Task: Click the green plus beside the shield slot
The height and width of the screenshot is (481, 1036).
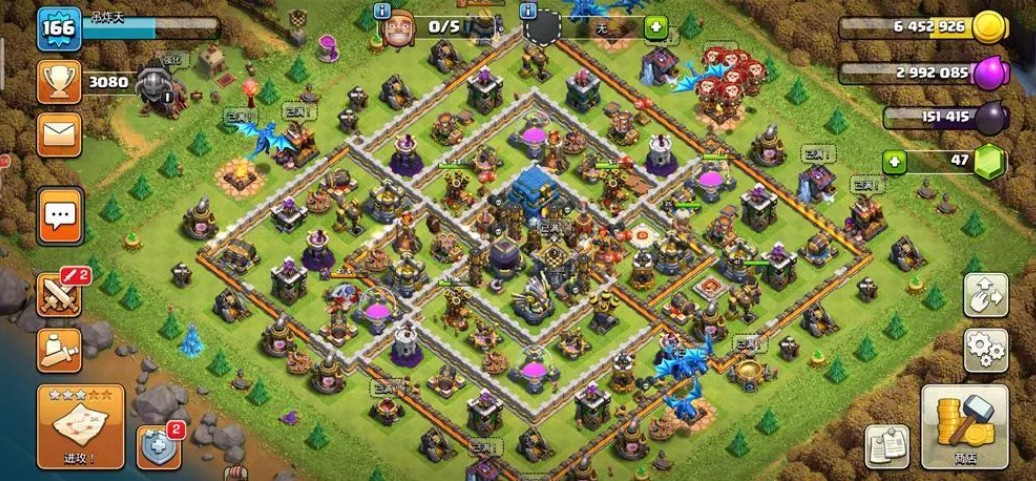Action: point(656,27)
